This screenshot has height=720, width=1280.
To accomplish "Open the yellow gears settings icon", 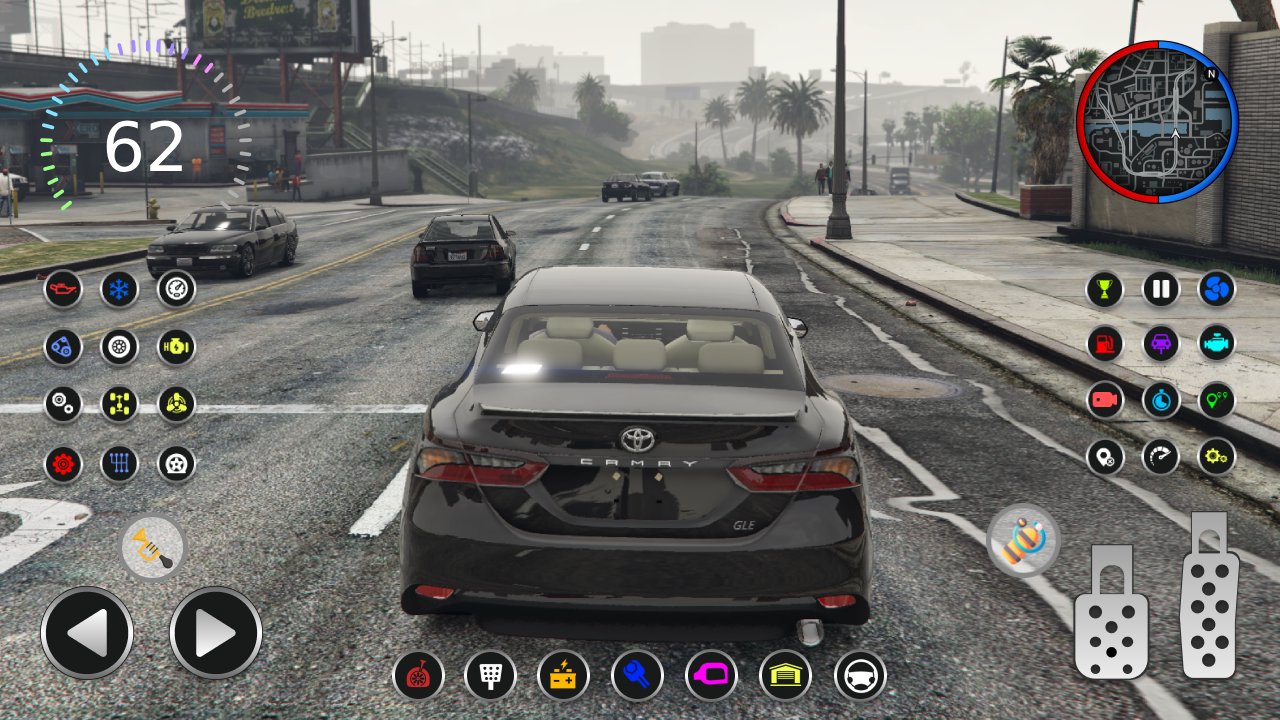I will (x=1217, y=457).
